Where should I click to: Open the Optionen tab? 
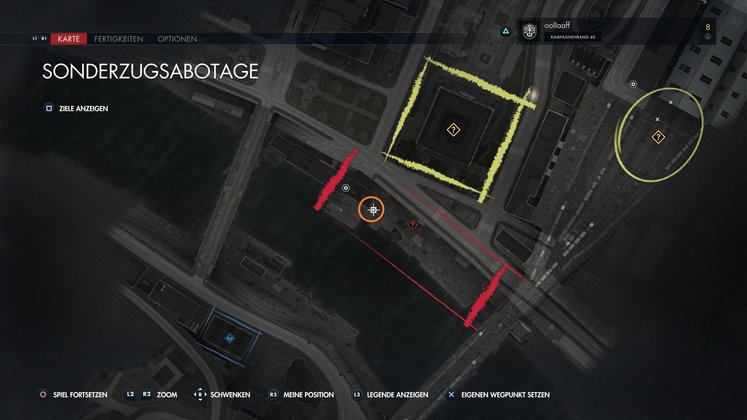(177, 39)
